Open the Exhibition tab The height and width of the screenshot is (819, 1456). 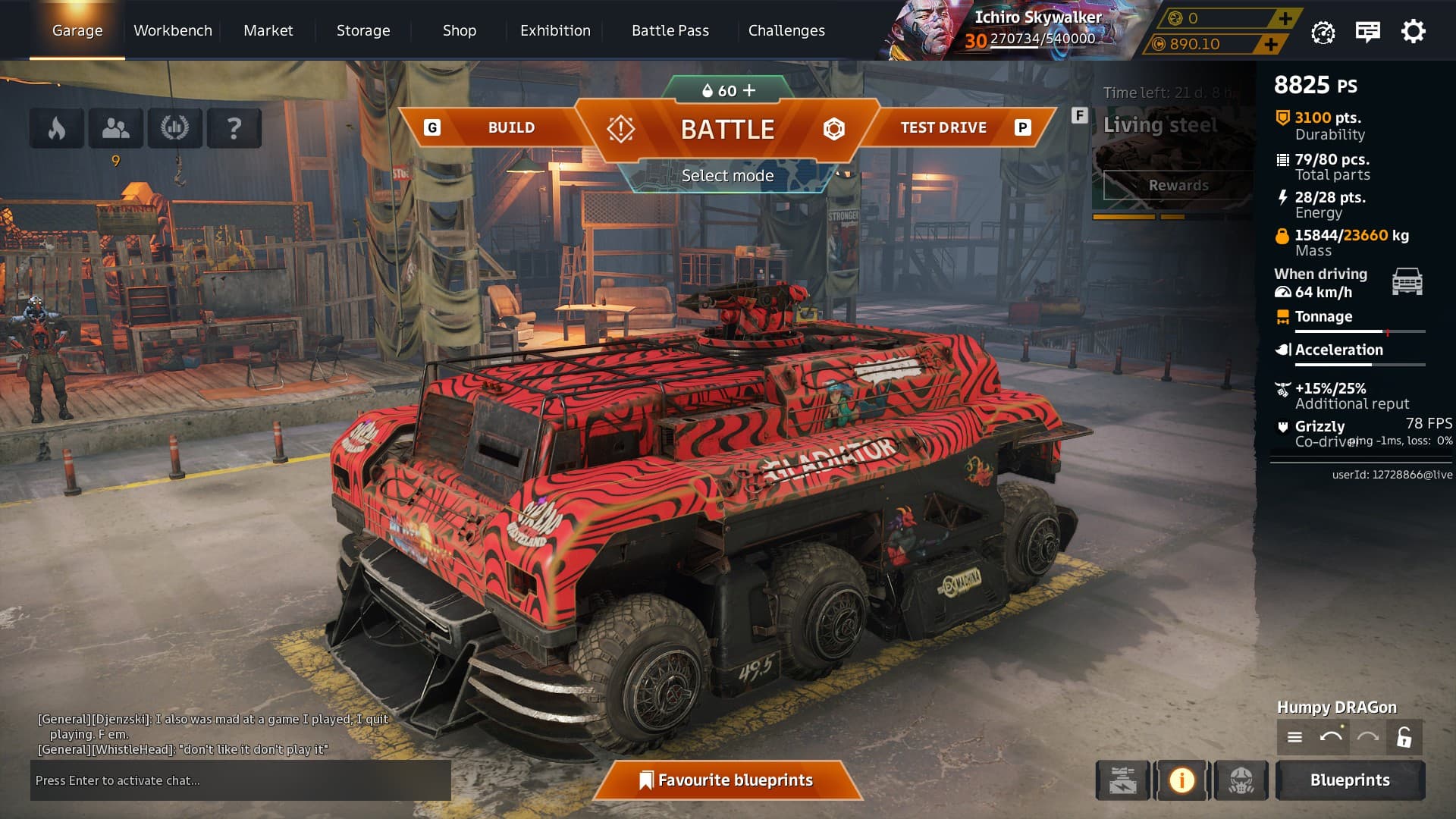click(x=555, y=30)
